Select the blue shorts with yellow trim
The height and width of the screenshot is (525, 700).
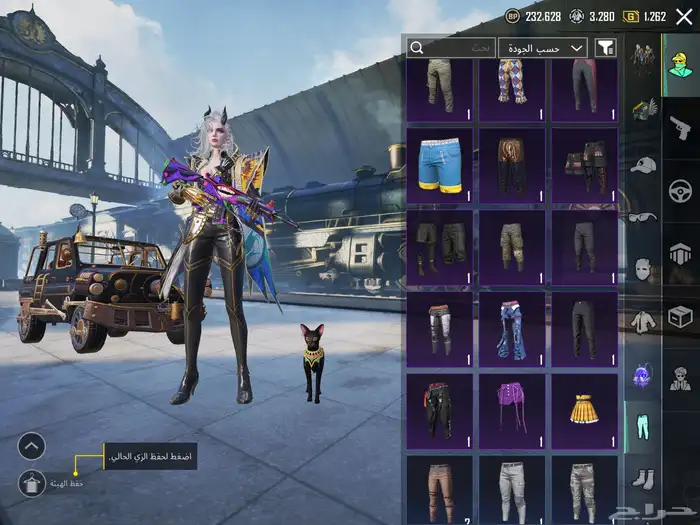click(440, 165)
